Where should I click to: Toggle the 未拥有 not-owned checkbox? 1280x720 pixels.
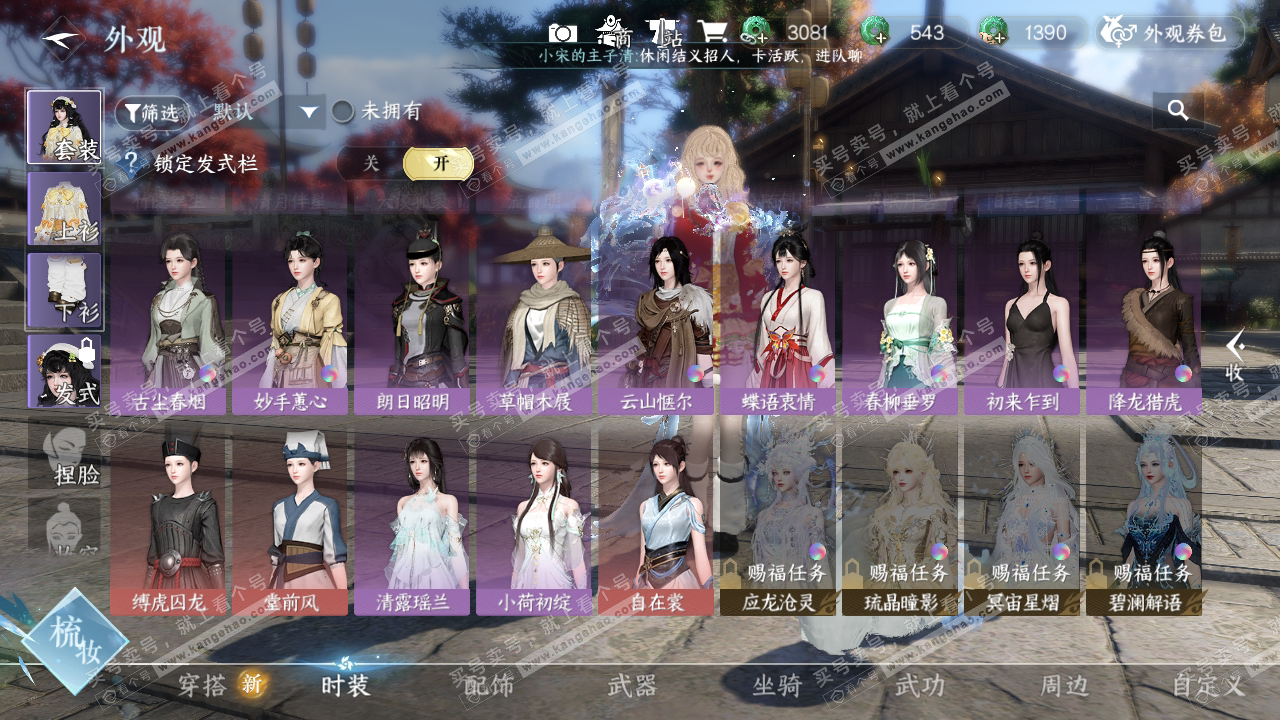pyautogui.click(x=344, y=112)
